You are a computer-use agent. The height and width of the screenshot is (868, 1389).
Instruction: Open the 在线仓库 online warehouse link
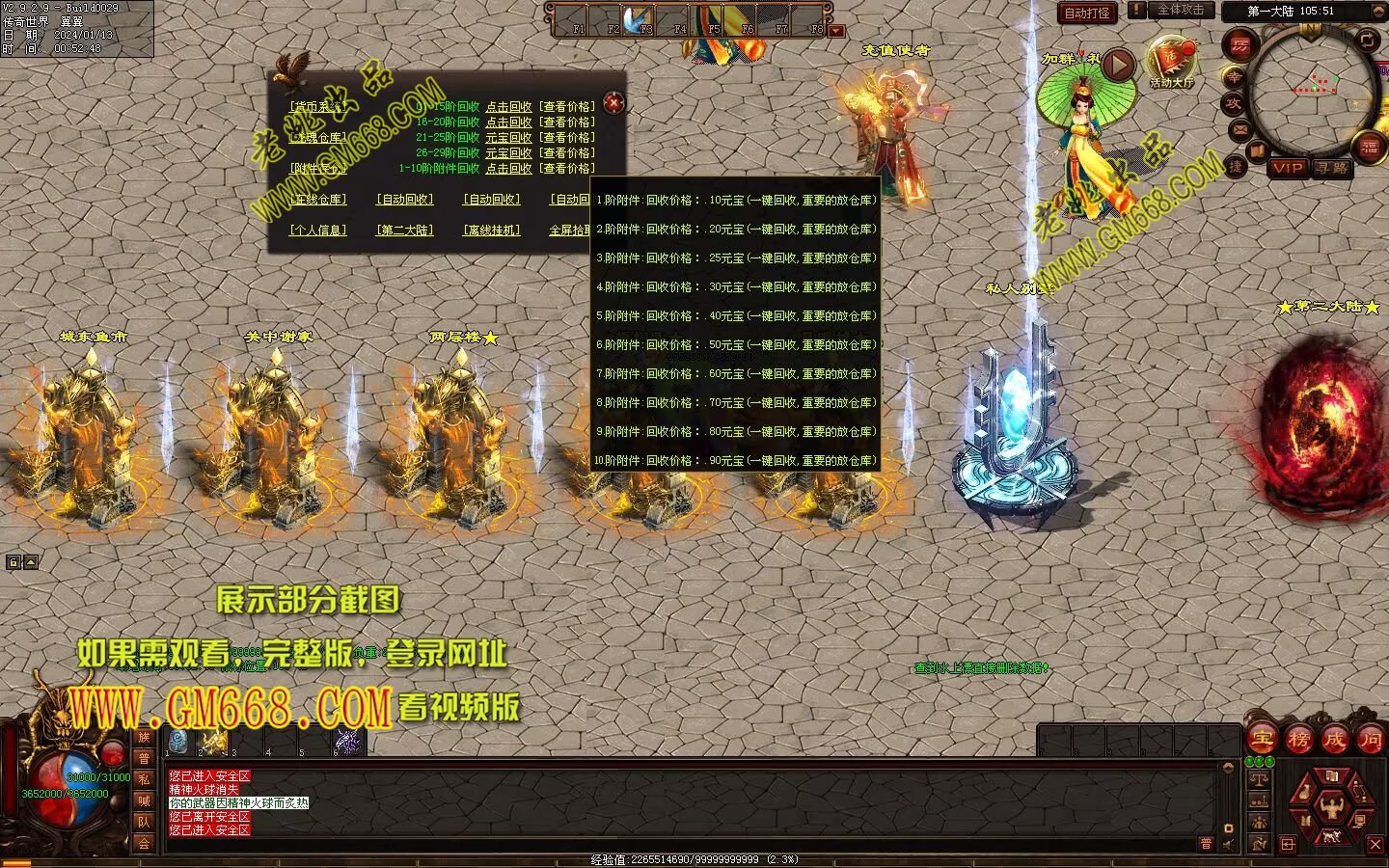pos(318,200)
